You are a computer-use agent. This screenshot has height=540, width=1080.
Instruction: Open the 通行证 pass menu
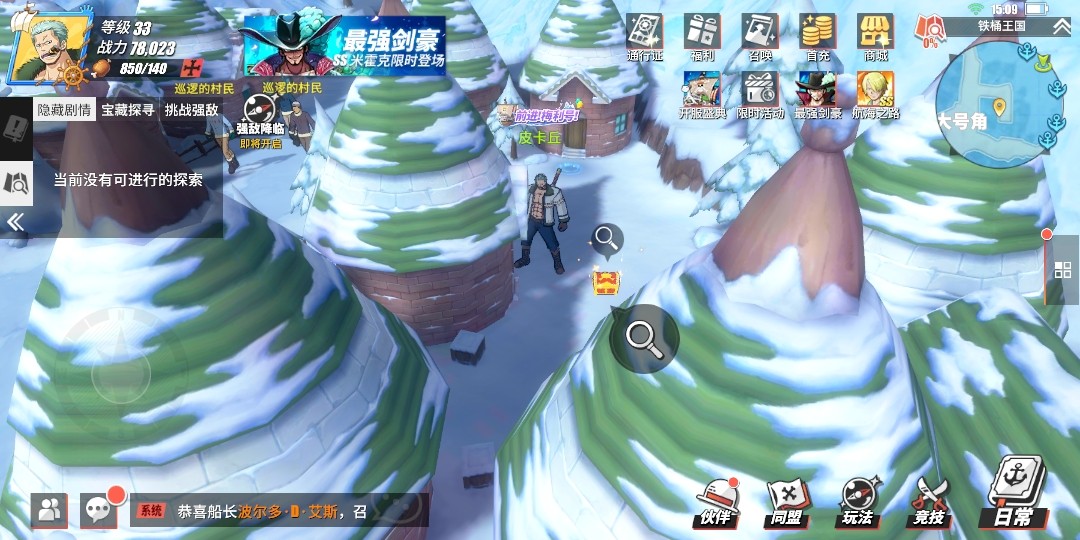[x=645, y=37]
